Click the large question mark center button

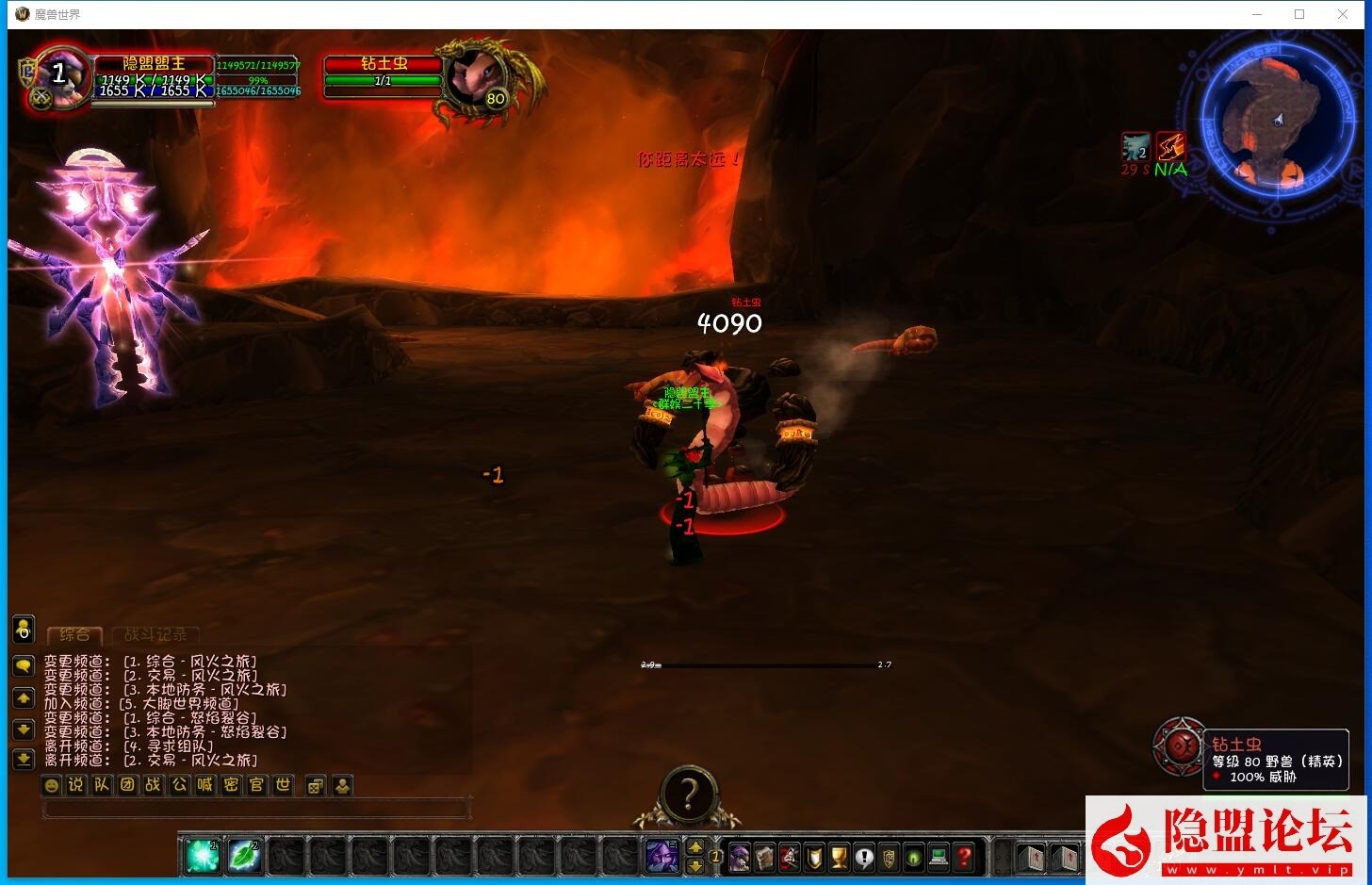(x=688, y=795)
